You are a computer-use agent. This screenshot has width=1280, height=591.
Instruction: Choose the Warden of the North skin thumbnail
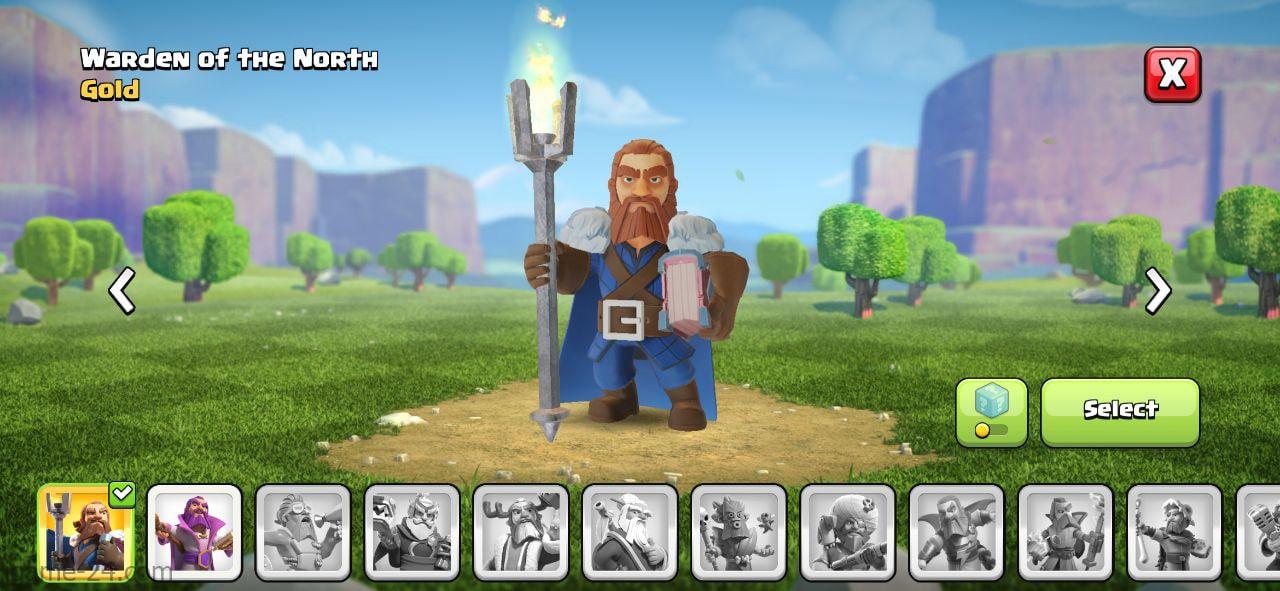click(86, 532)
